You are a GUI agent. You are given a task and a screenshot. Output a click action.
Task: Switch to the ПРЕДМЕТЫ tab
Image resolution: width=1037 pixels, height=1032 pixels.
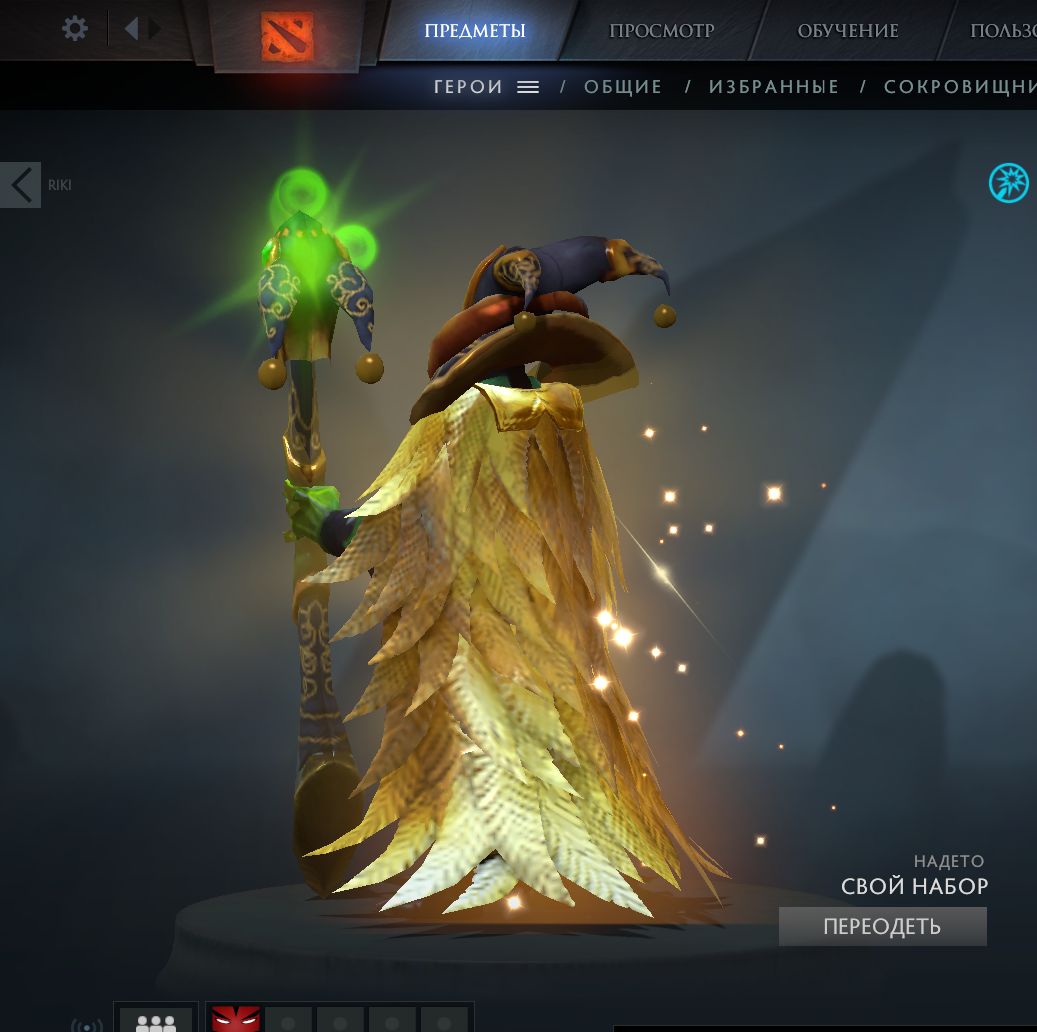pyautogui.click(x=474, y=30)
